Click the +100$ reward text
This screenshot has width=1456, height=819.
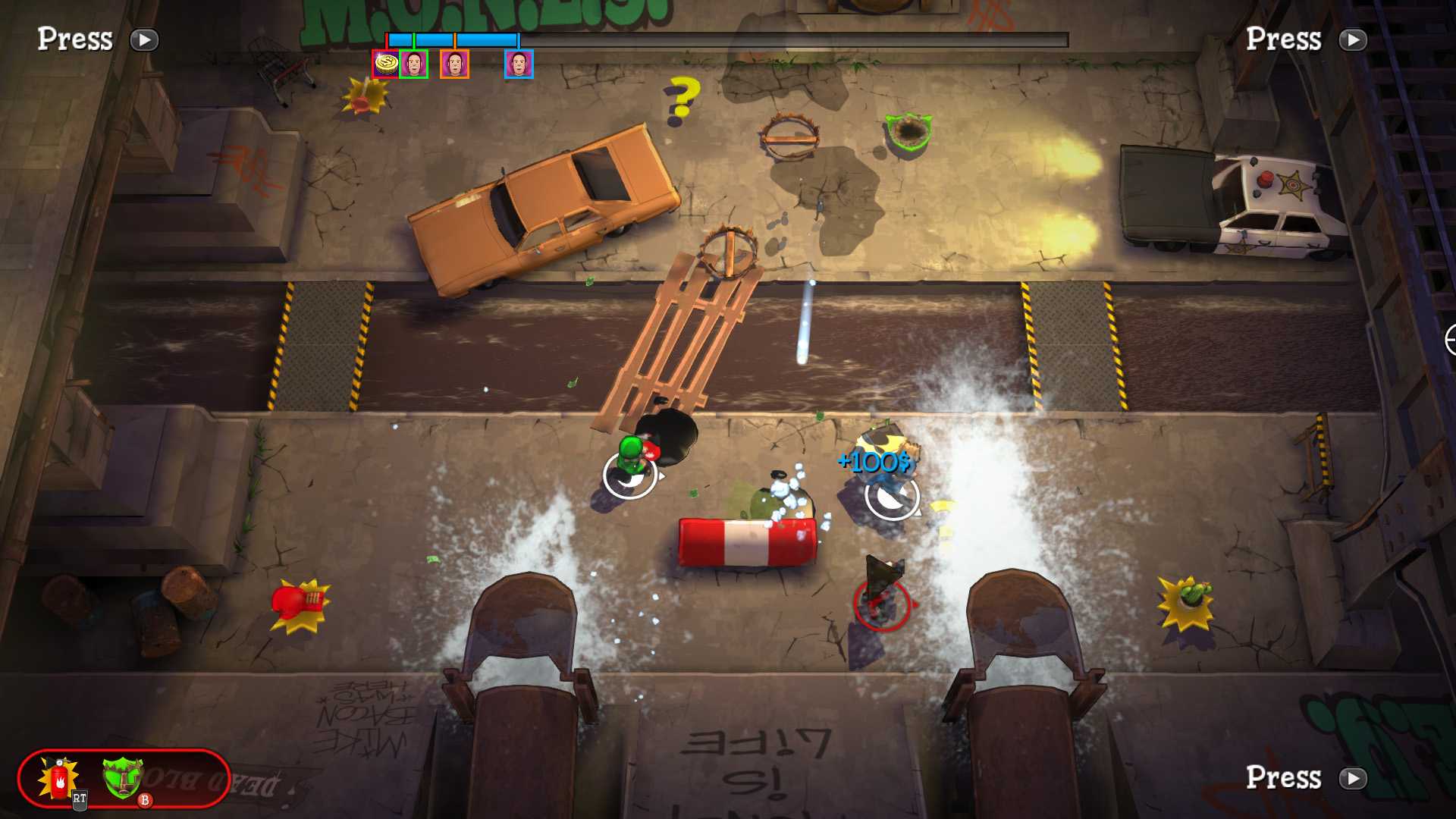876,460
